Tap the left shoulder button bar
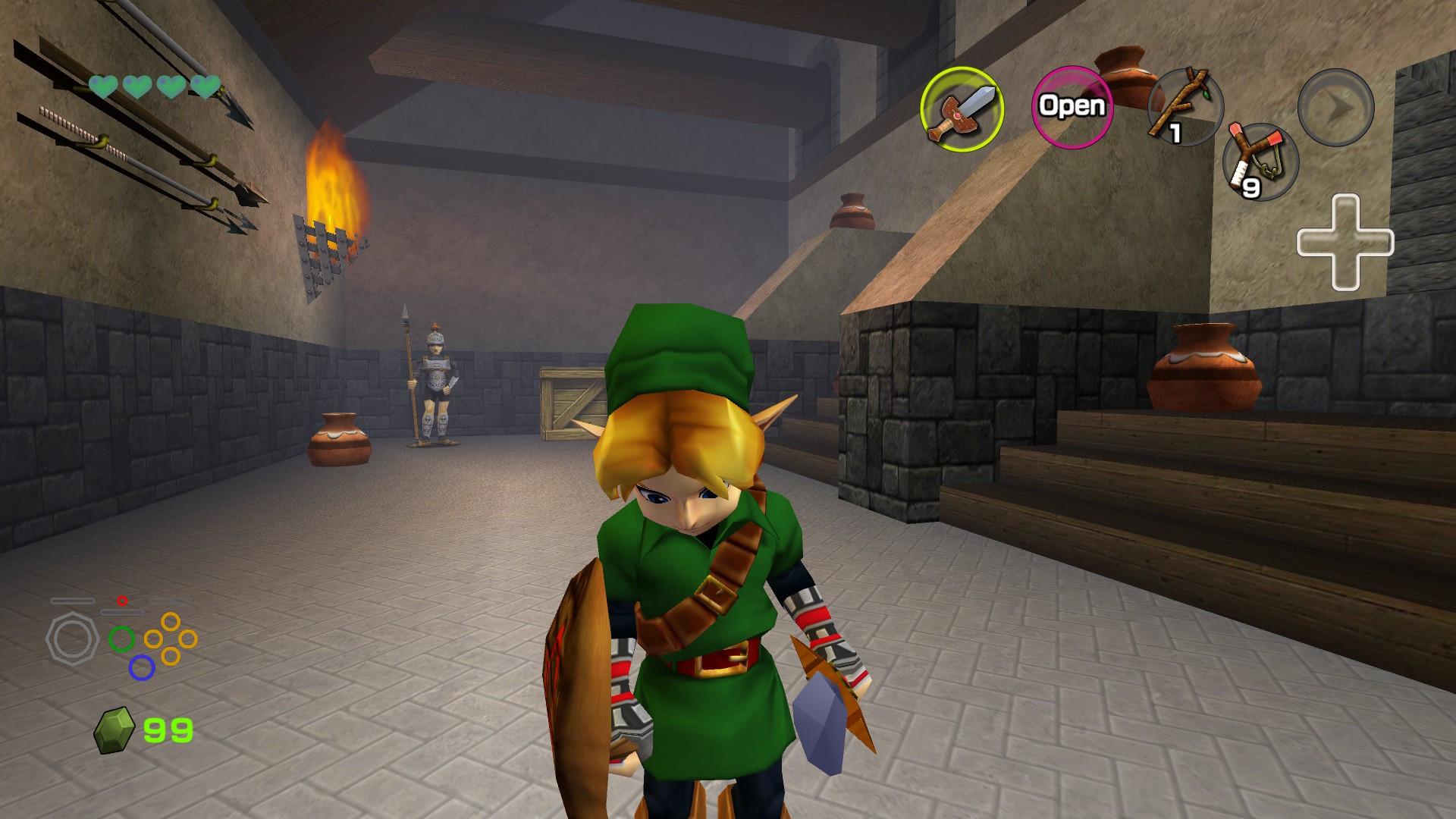 (x=73, y=601)
